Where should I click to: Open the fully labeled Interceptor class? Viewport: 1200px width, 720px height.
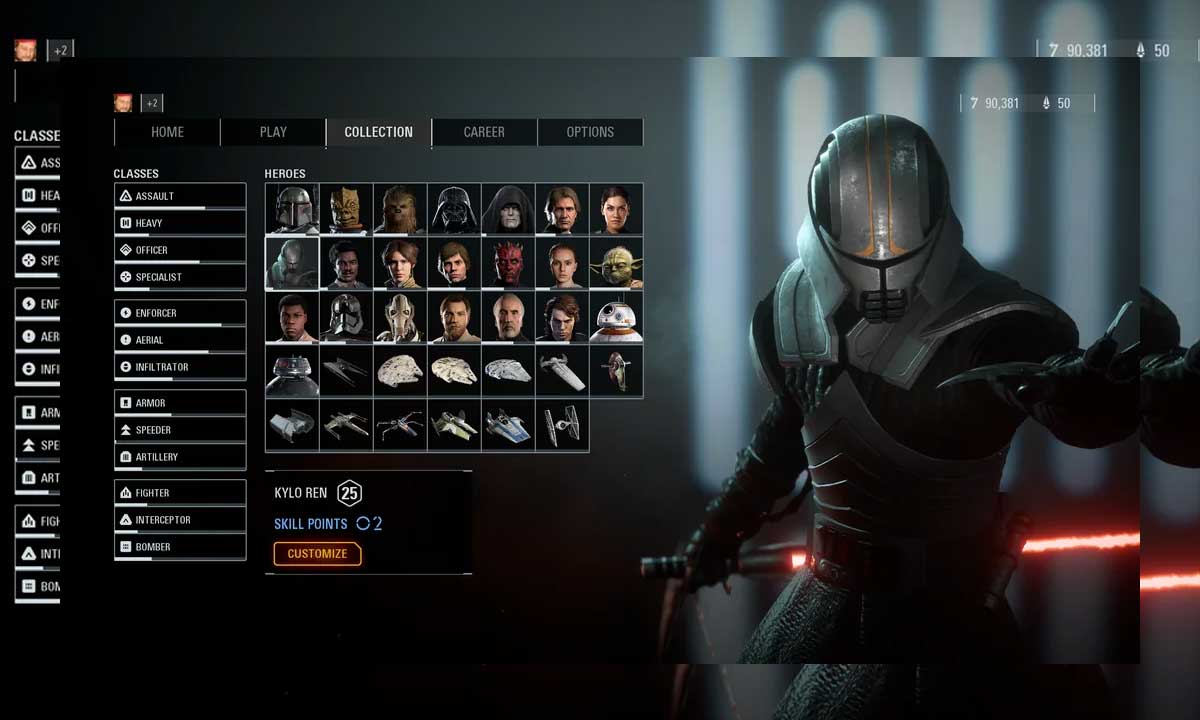180,520
